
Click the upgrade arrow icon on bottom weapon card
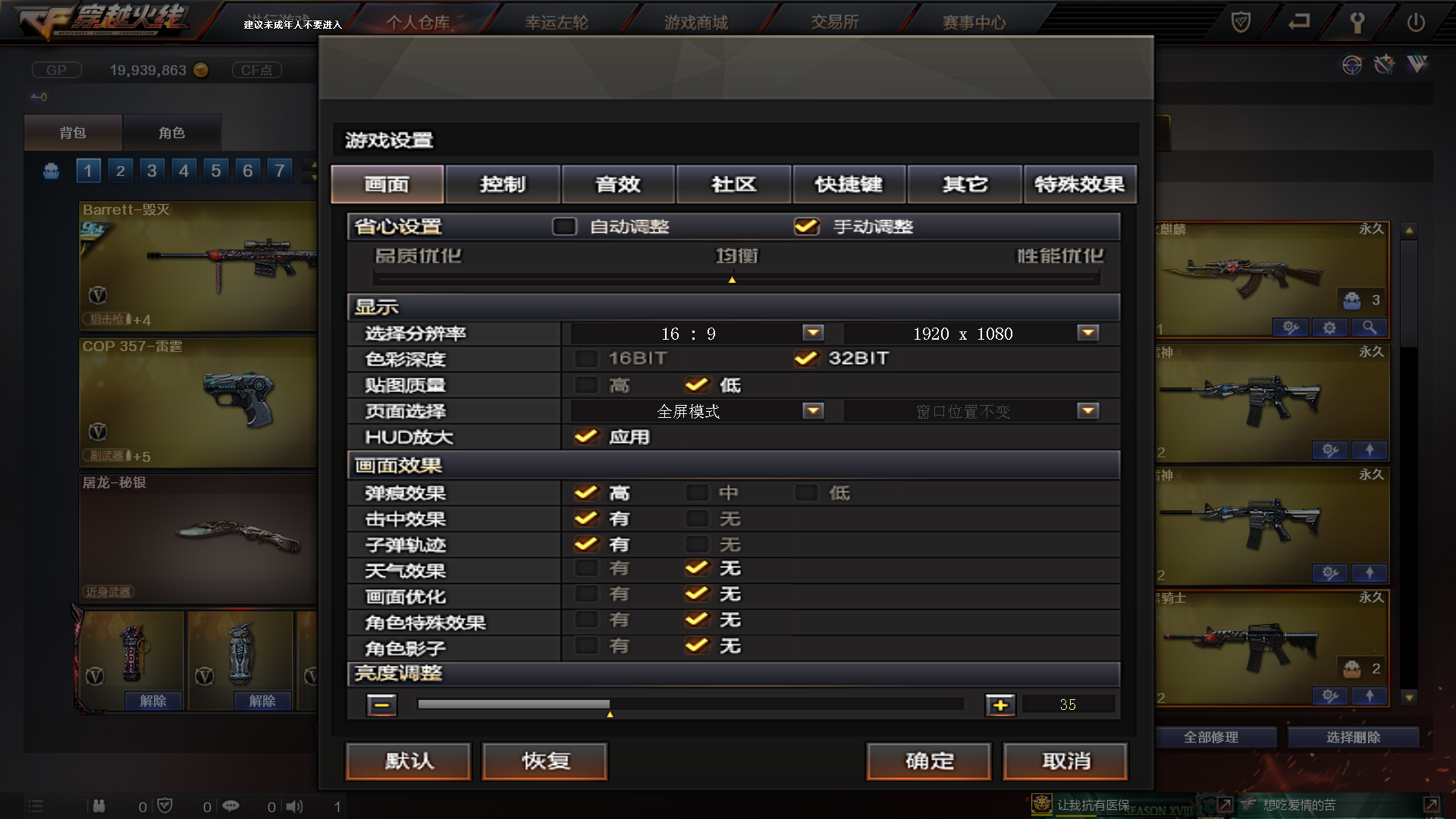click(x=1369, y=695)
